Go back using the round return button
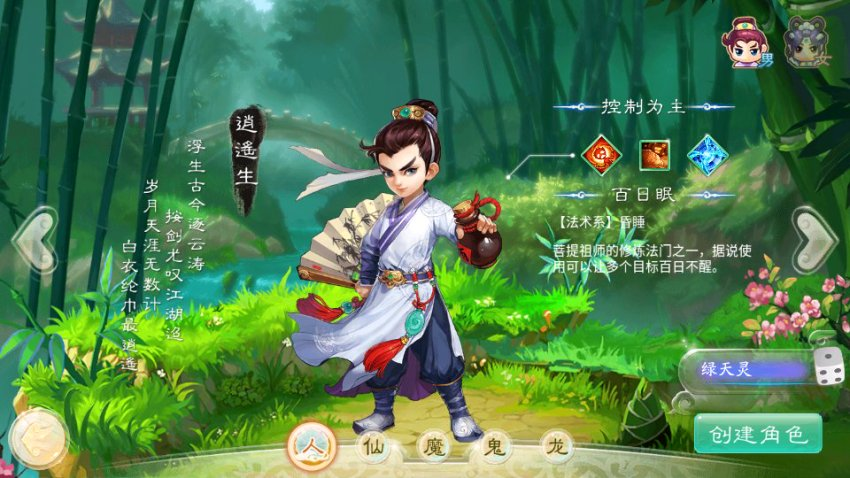The image size is (850, 478). (37, 436)
